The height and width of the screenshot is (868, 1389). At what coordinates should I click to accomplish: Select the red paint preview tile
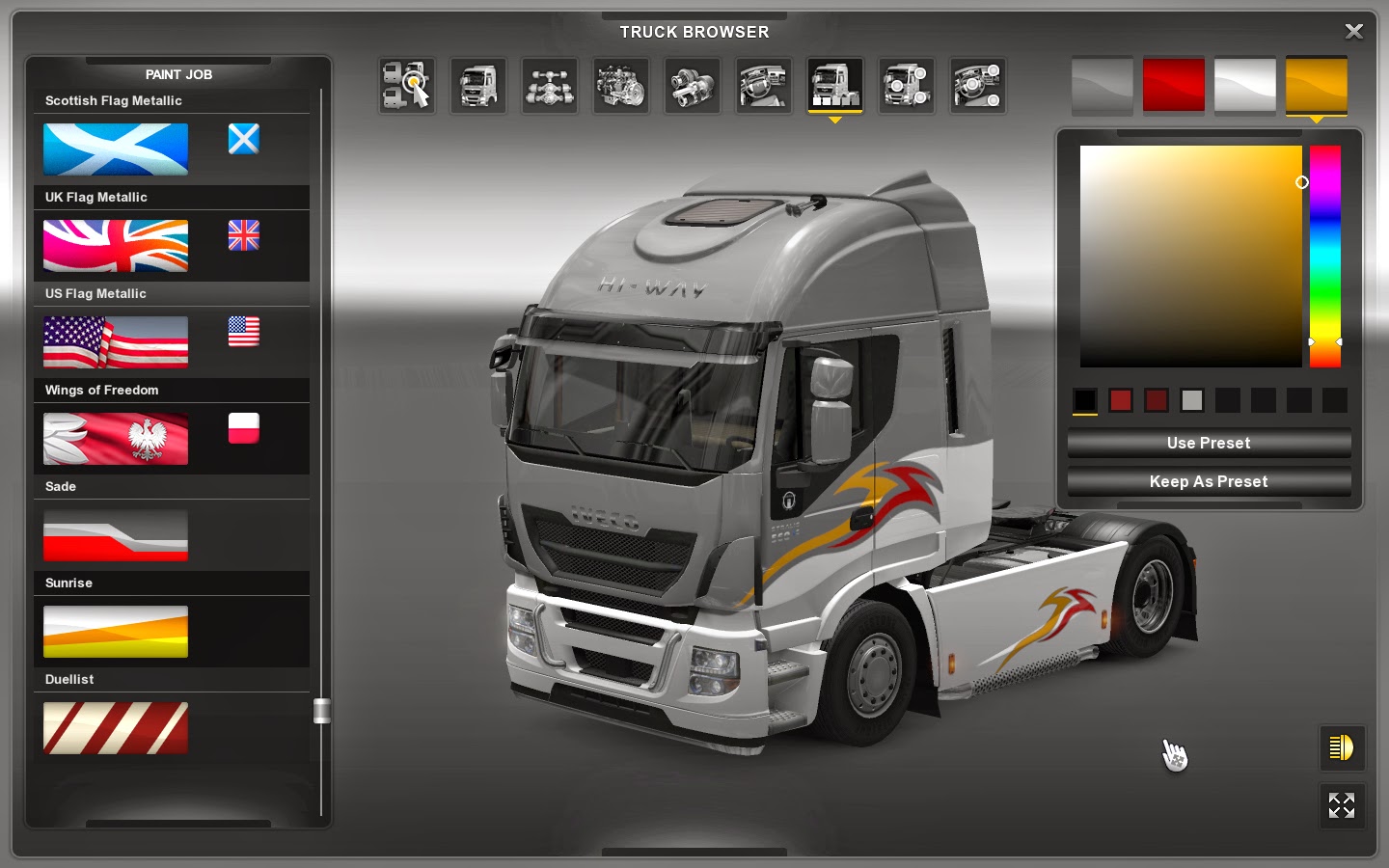point(1173,86)
